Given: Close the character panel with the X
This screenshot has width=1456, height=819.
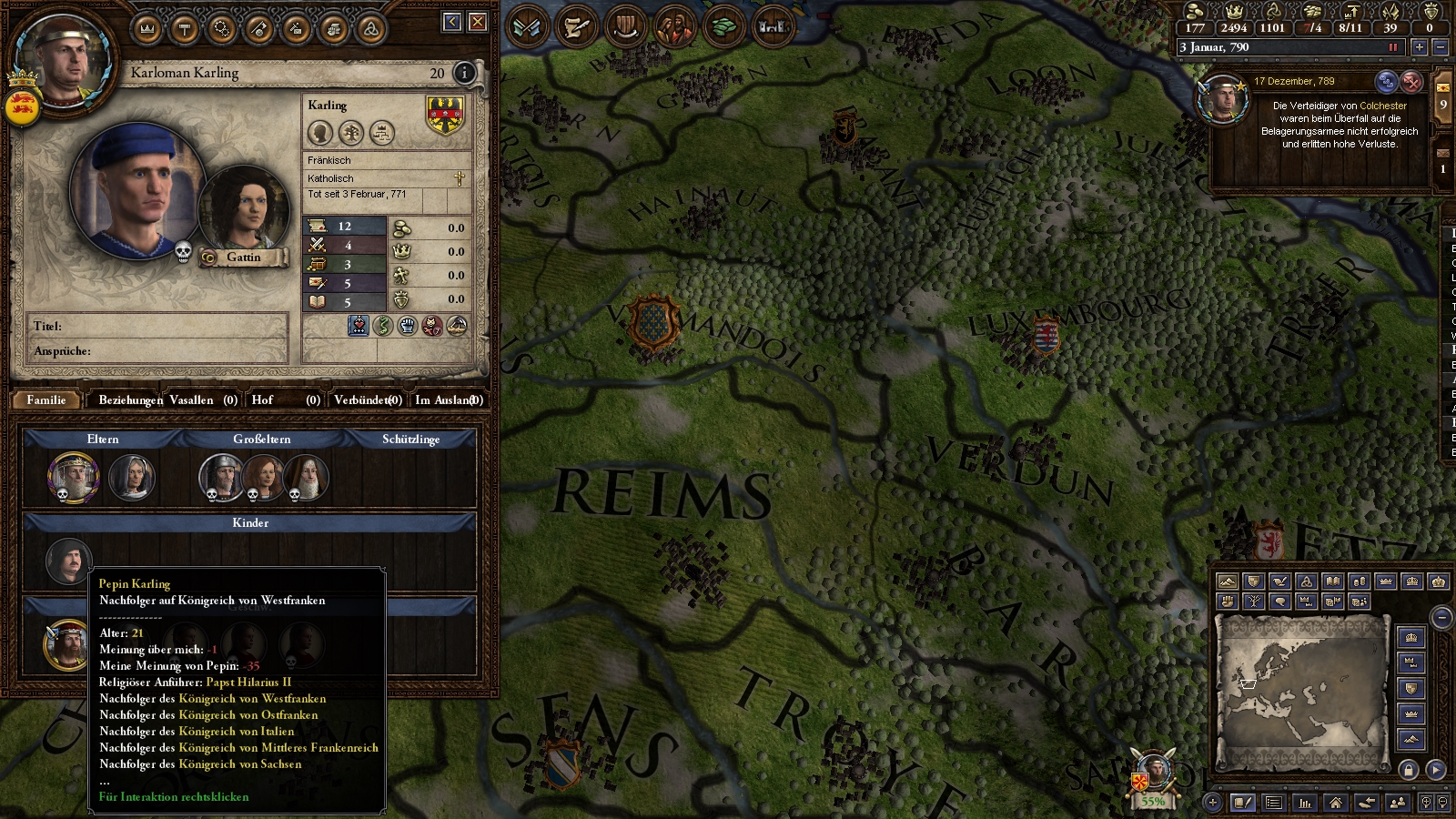Looking at the screenshot, I should point(478,23).
